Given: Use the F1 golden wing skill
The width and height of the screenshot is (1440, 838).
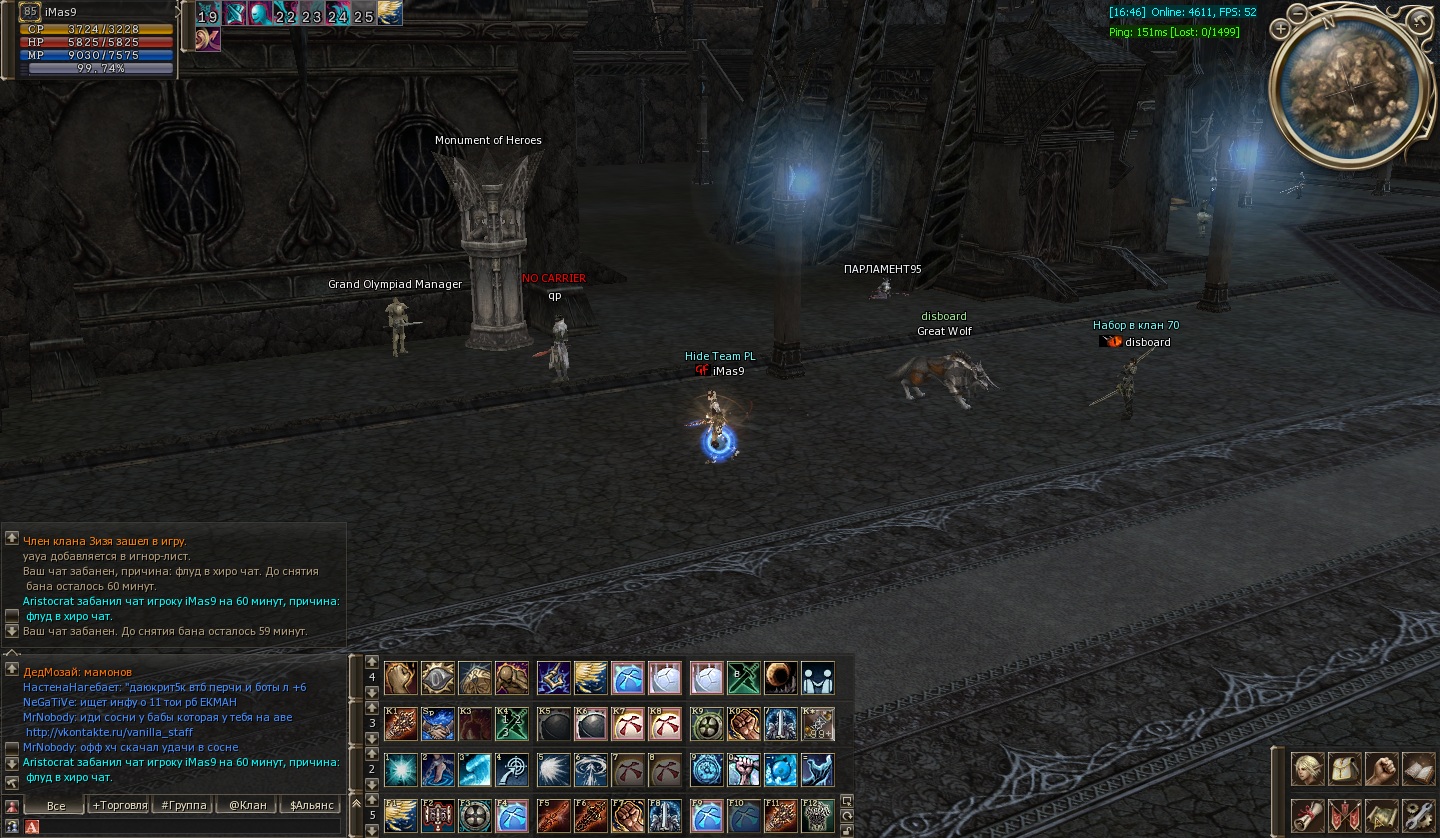Looking at the screenshot, I should pos(400,815).
